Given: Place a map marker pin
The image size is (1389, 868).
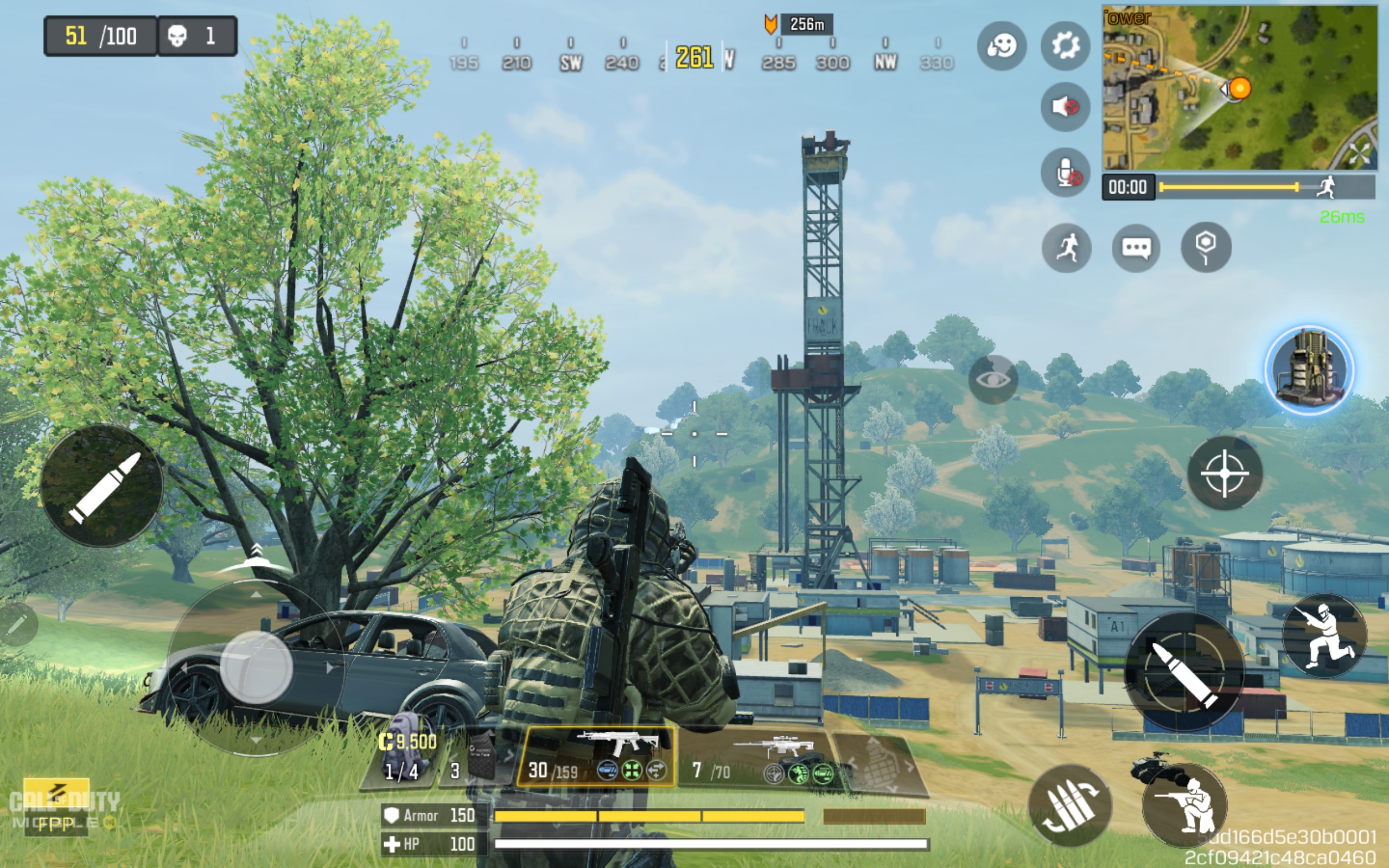Looking at the screenshot, I should click(1205, 247).
